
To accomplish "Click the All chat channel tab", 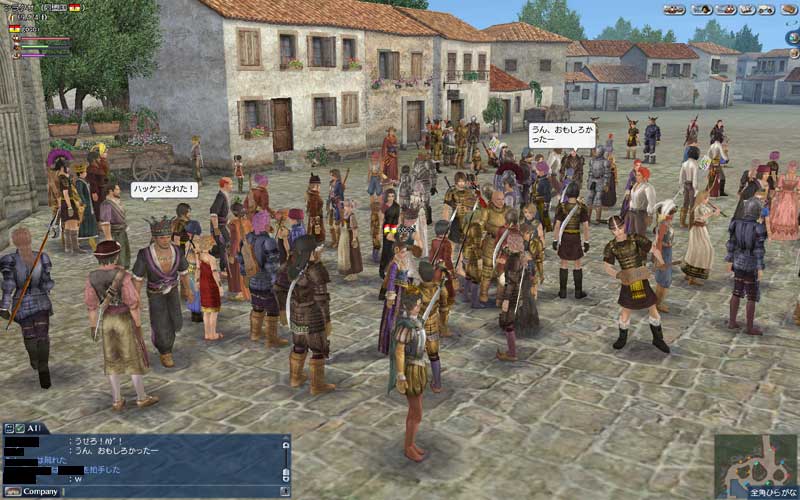I will click(33, 427).
